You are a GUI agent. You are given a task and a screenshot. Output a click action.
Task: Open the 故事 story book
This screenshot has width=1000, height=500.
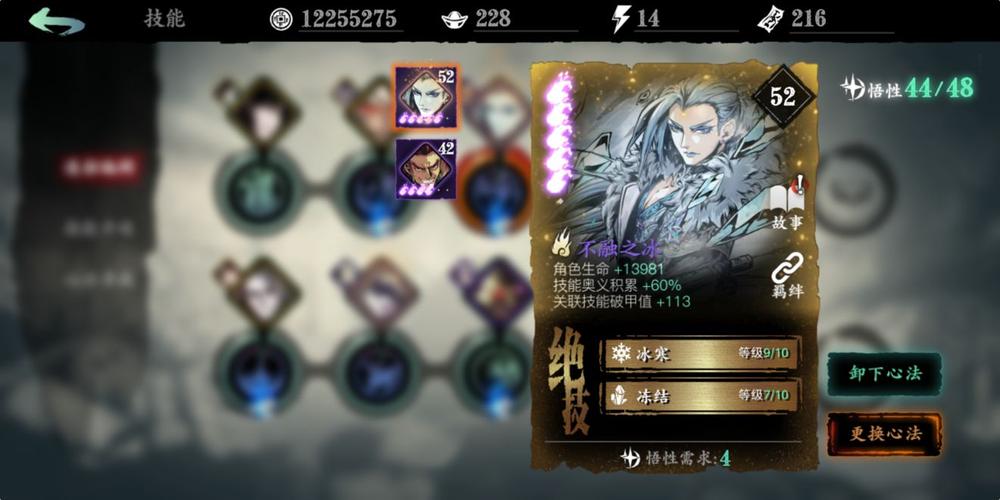pos(787,203)
